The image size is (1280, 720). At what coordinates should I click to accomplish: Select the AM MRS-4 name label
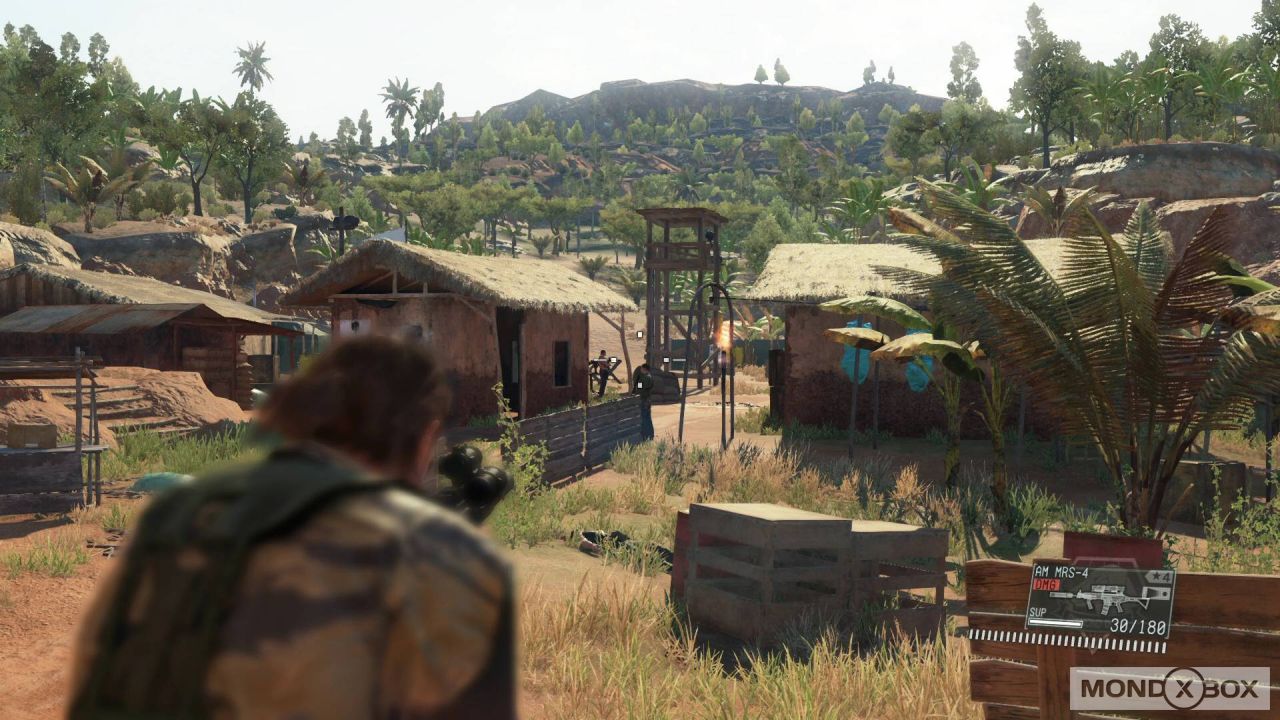click(1062, 572)
